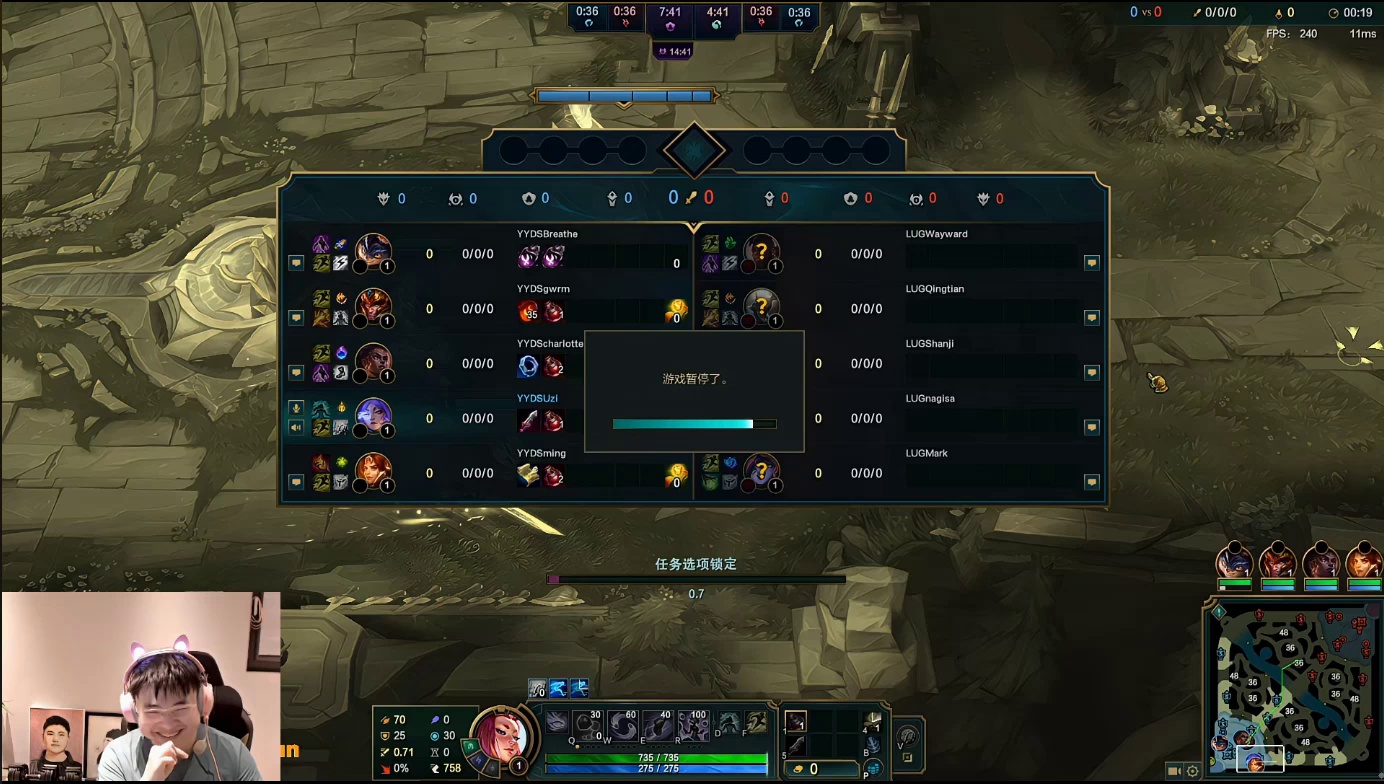Select the first inventory item slot
Image resolution: width=1384 pixels, height=784 pixels.
pos(796,723)
